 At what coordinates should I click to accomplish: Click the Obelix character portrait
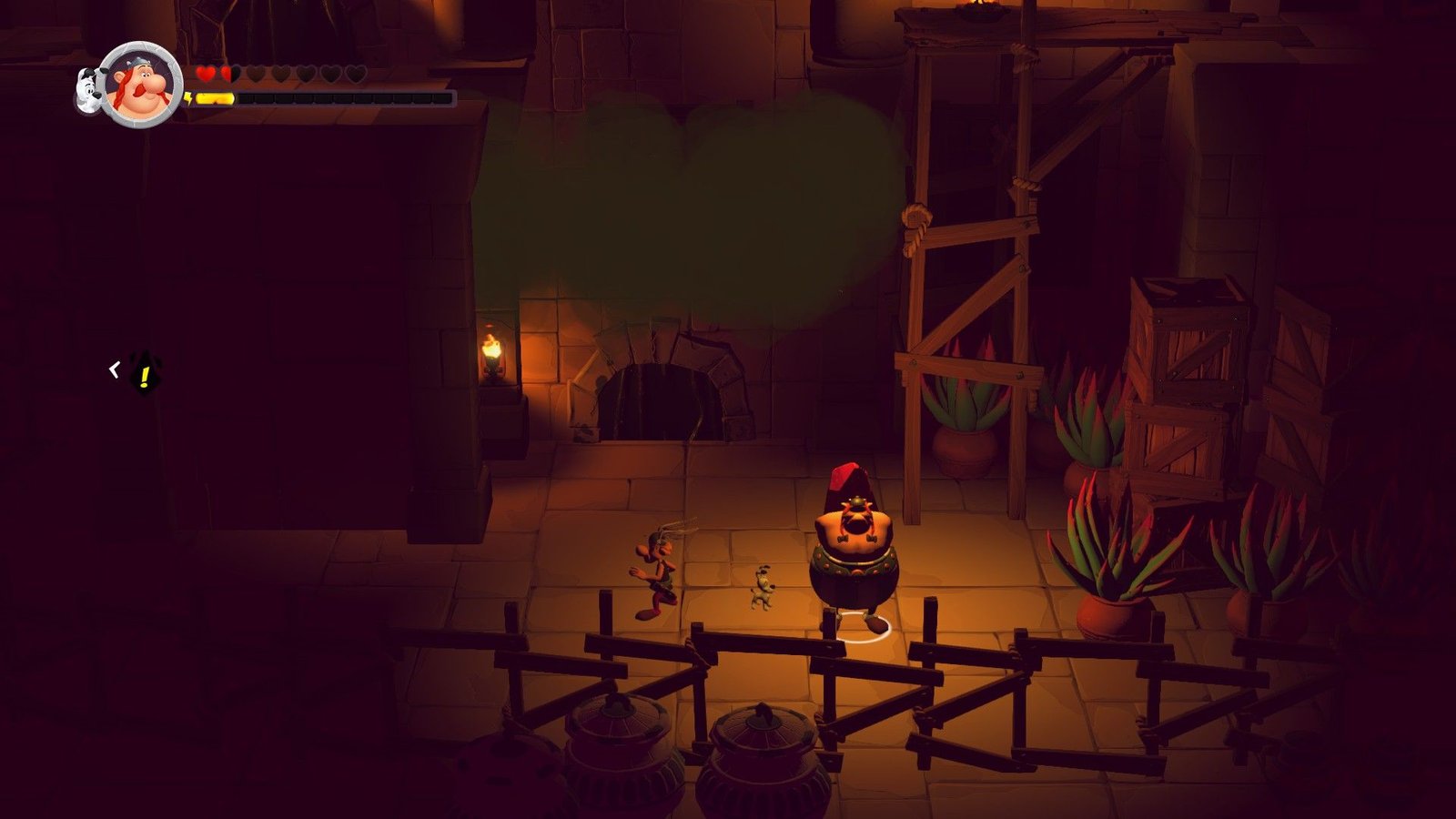pyautogui.click(x=141, y=85)
